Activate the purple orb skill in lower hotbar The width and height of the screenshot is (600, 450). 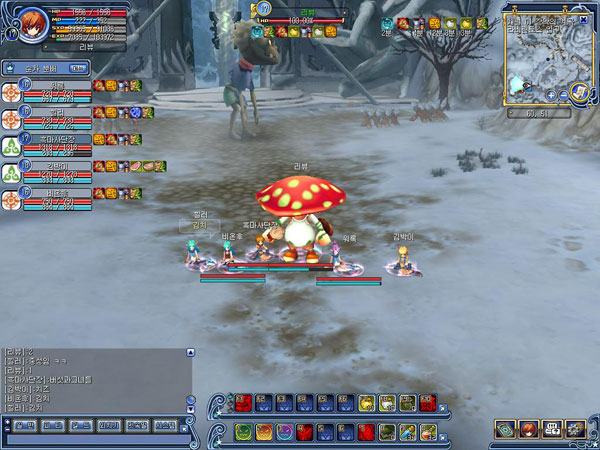tap(284, 432)
